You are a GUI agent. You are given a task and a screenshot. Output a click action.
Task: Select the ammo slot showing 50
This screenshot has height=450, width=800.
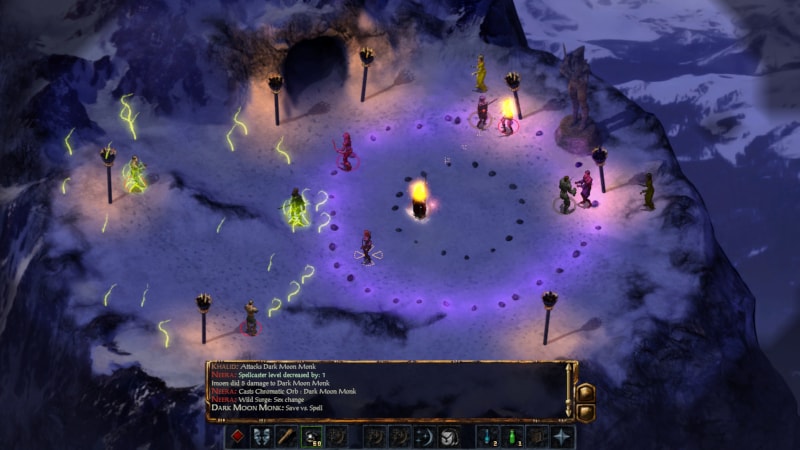312,437
